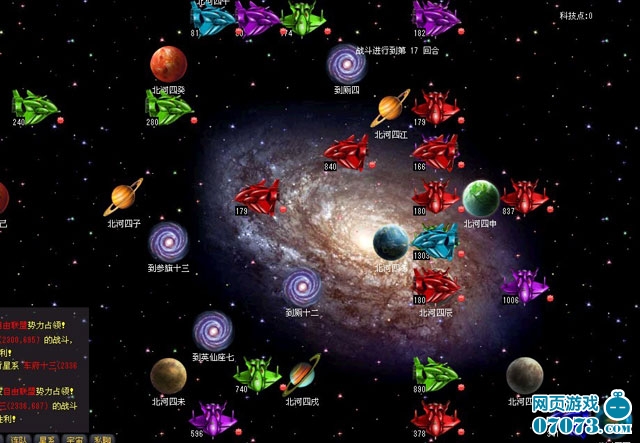This screenshot has height=443, width=640.
Task: Switch to the 星系 chat tab
Action: (x=47, y=439)
